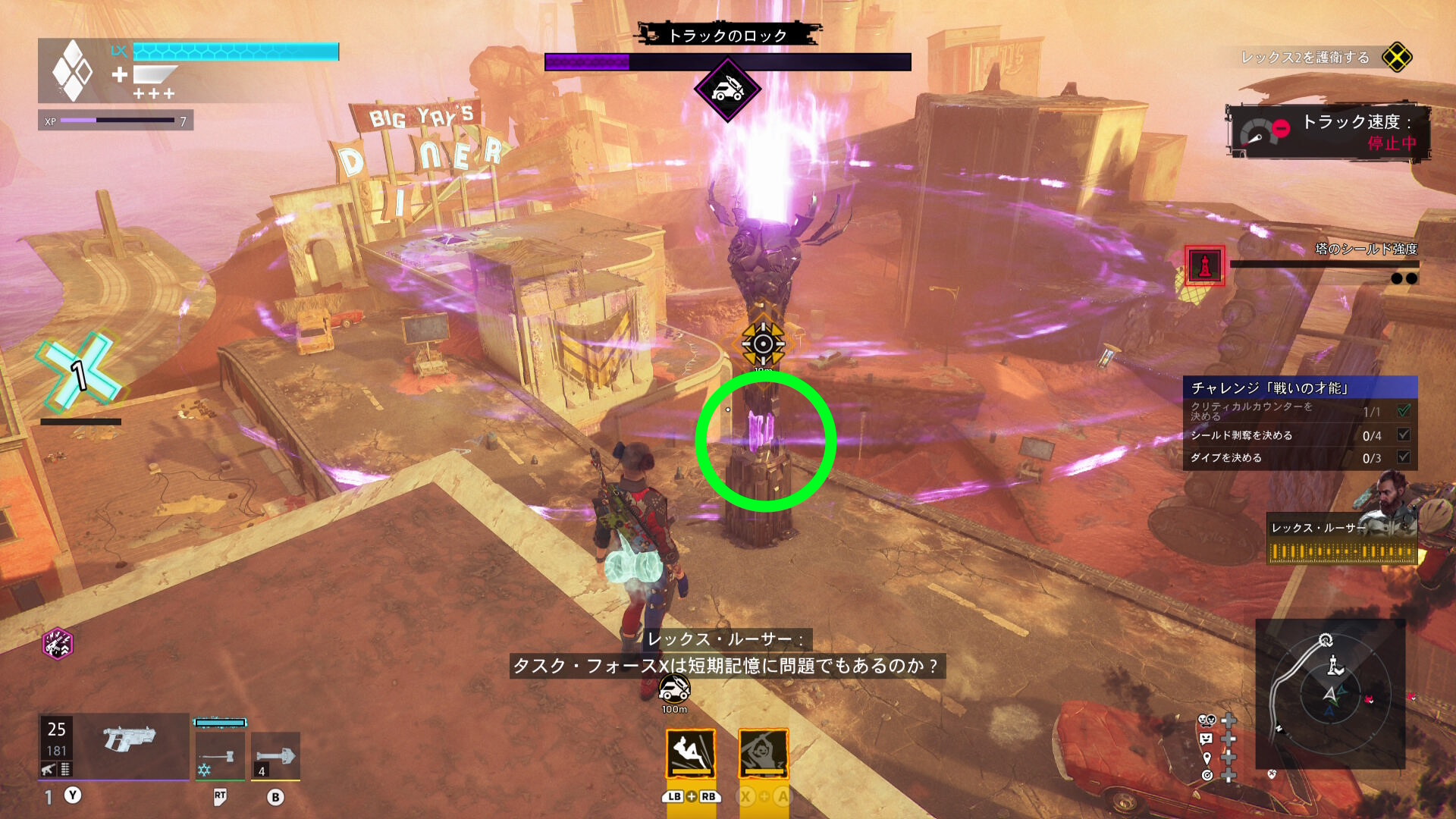
Task: Open the circular minimap
Action: 1330,694
